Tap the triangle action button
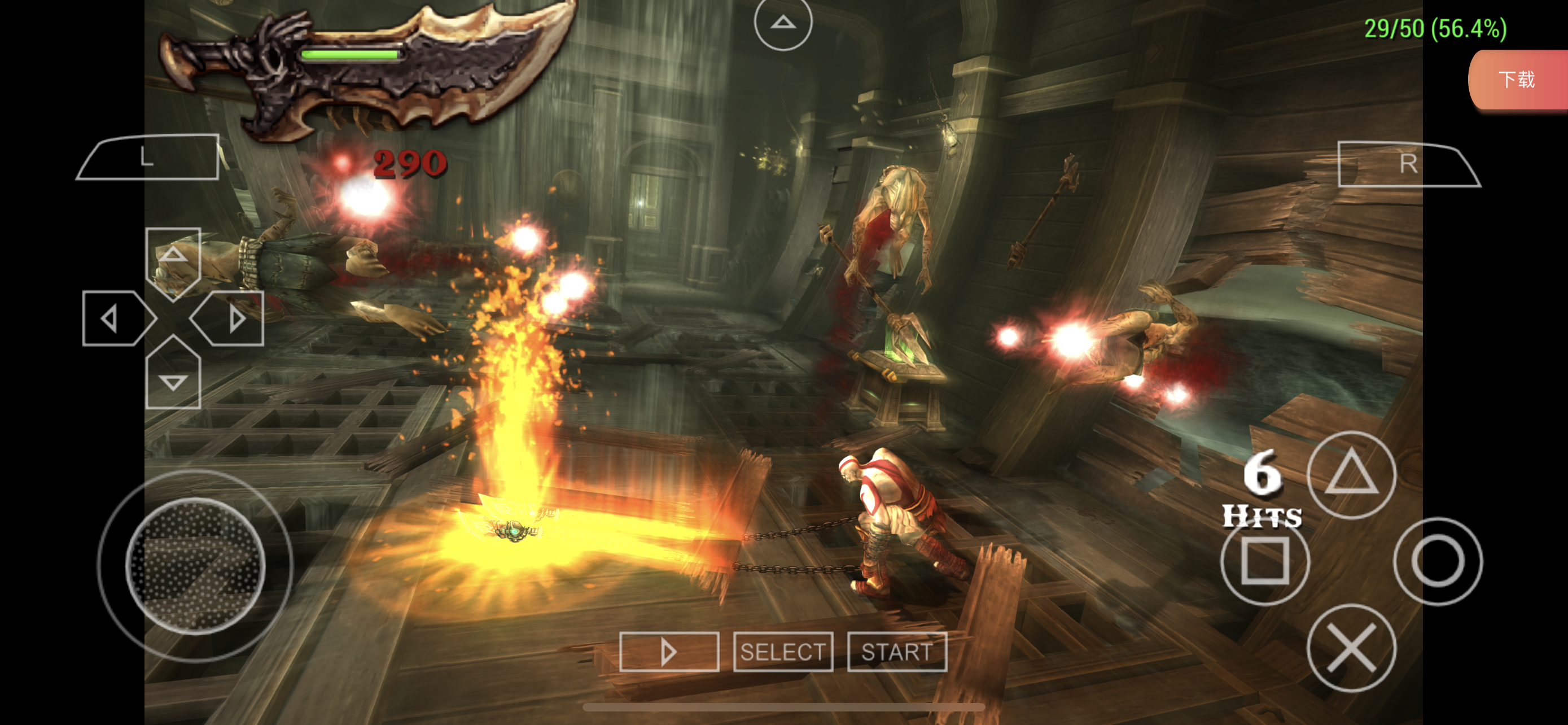 [1351, 474]
